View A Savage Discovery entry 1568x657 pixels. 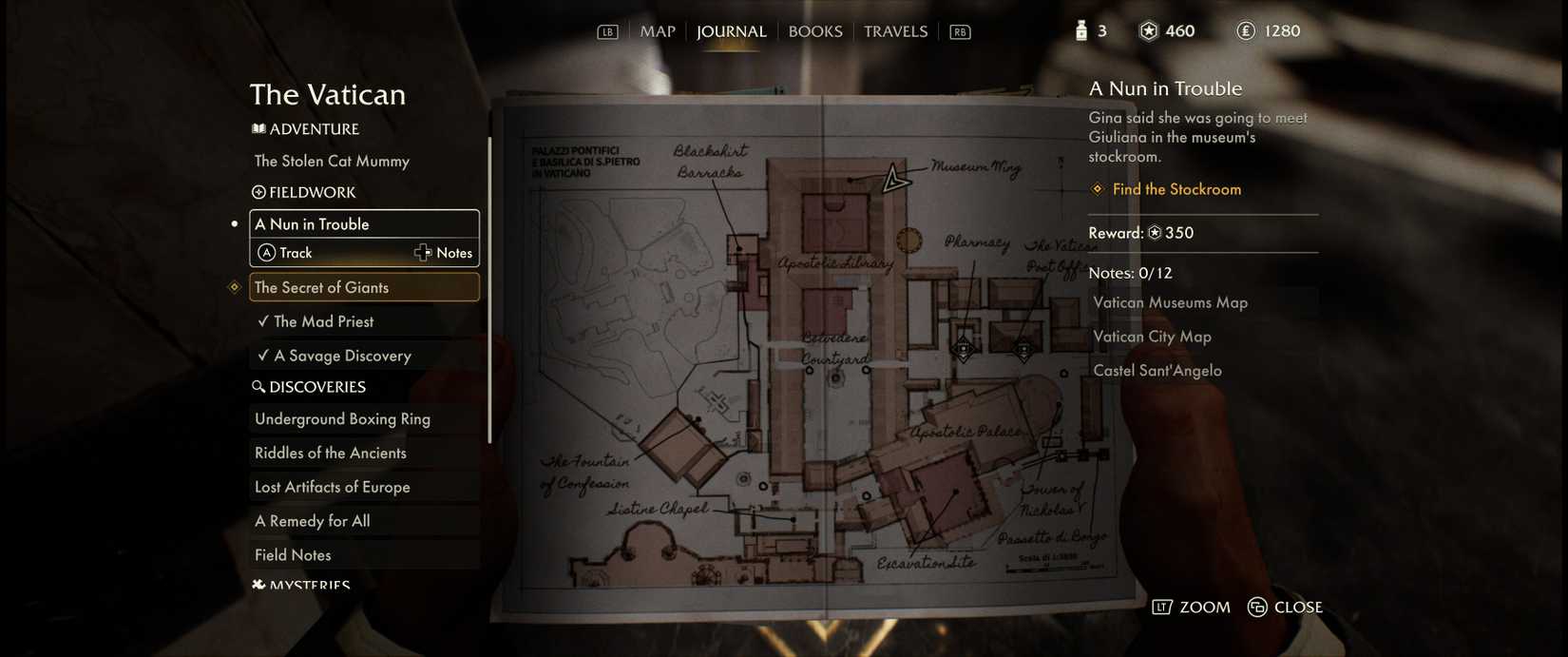(x=342, y=356)
